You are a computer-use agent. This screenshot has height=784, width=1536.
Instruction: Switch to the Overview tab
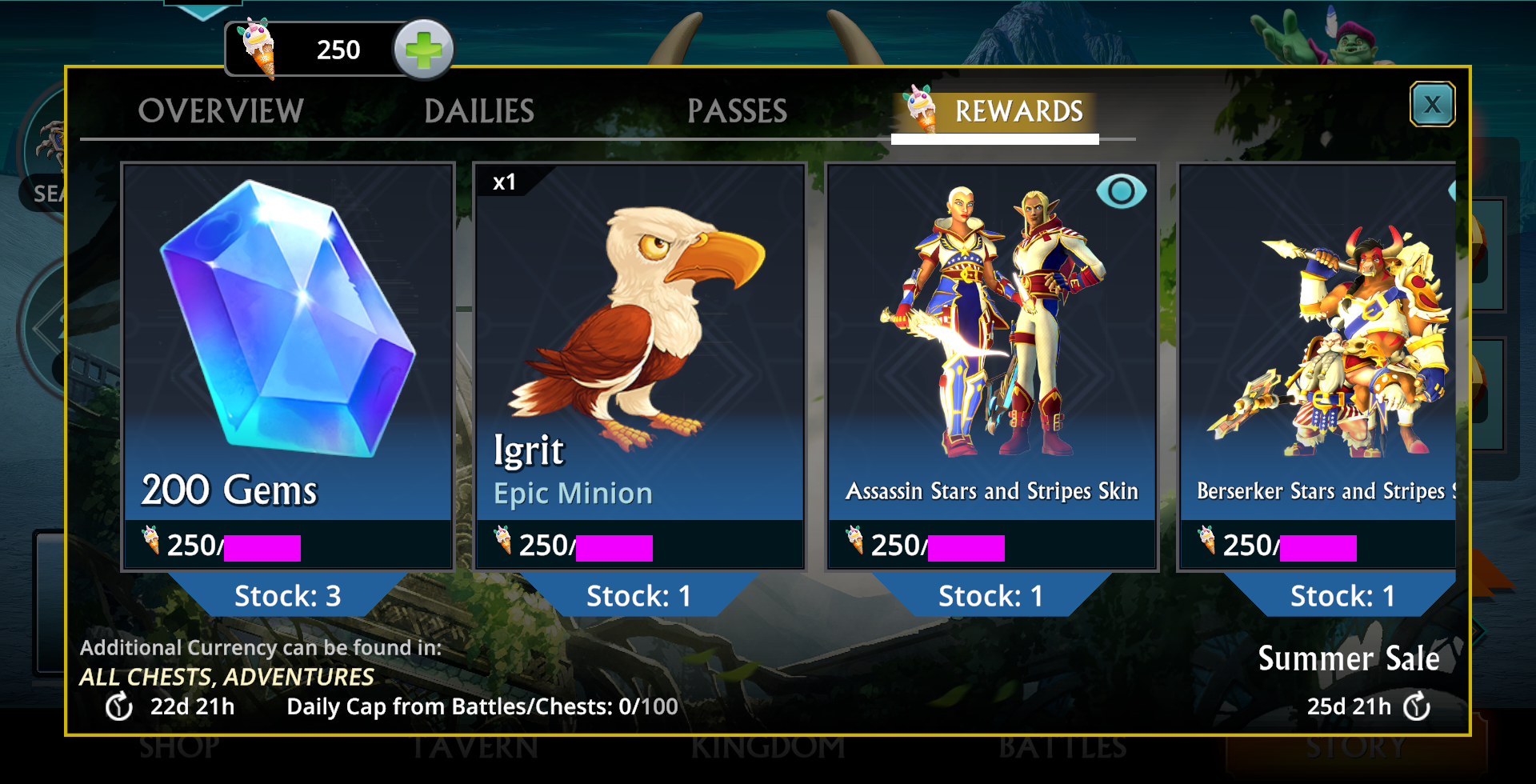(221, 111)
